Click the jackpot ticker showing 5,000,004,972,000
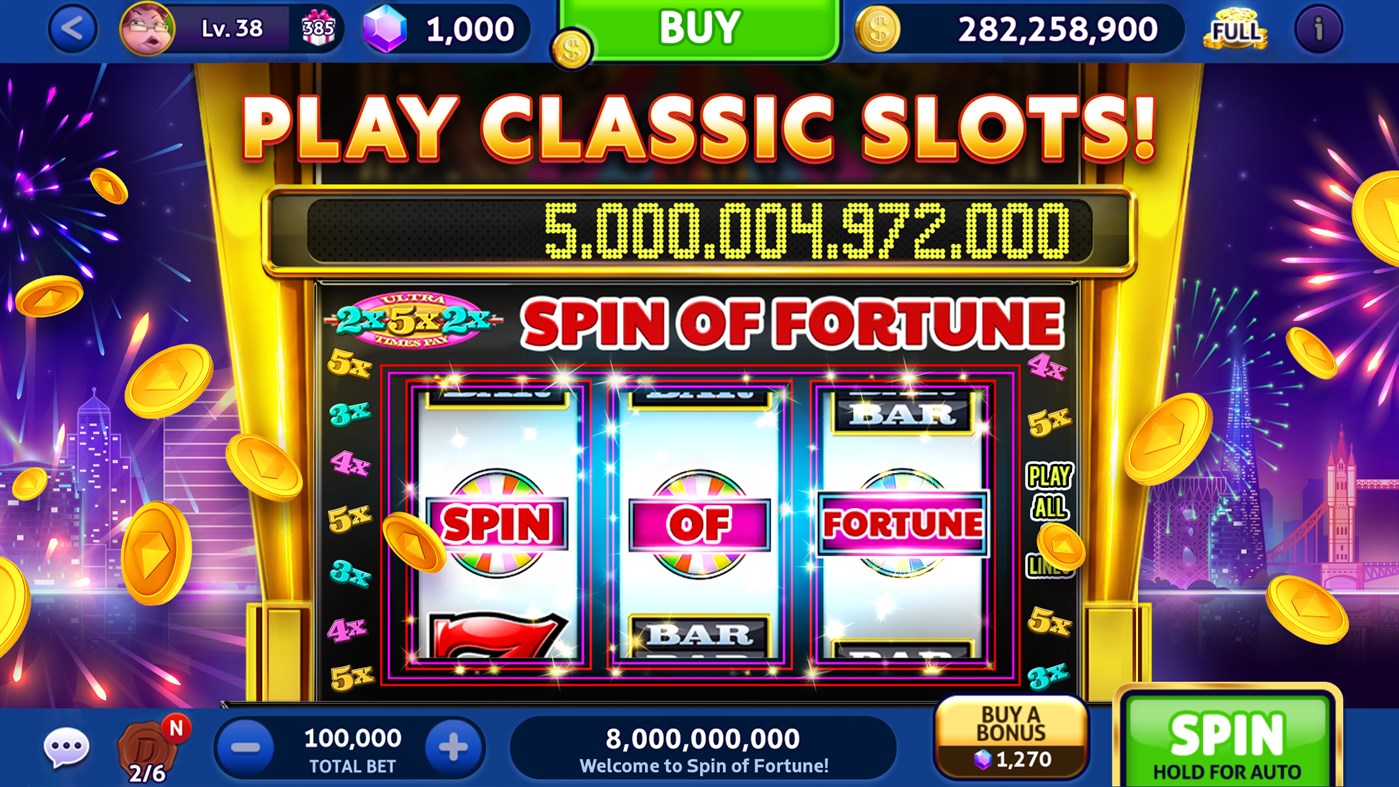Screen dimensions: 1399x787 pyautogui.click(x=700, y=228)
